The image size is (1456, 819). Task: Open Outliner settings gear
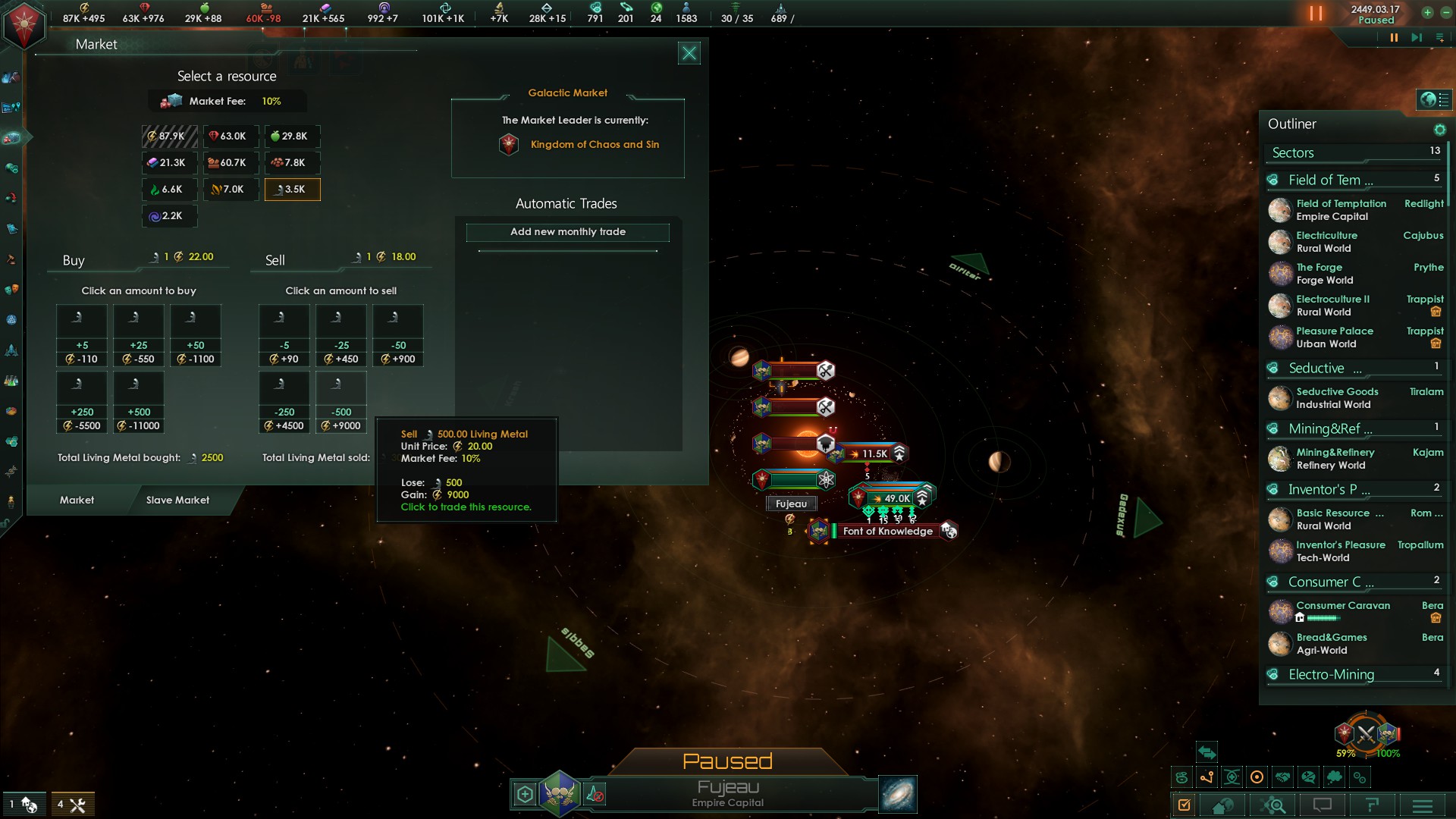tap(1439, 130)
